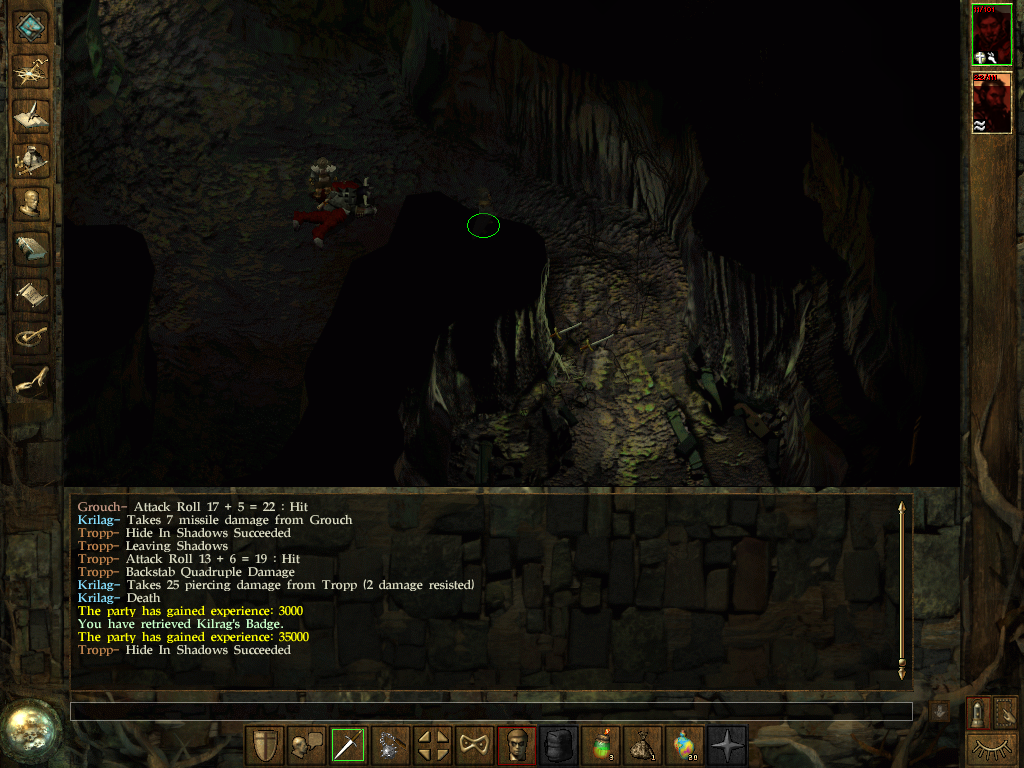This screenshot has height=768, width=1024.
Task: Click the rest eye button
Action: 991,748
